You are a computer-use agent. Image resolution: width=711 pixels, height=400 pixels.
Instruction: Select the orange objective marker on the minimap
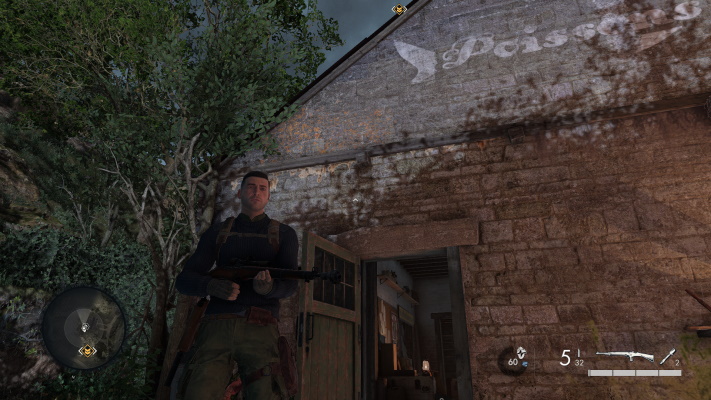87,350
